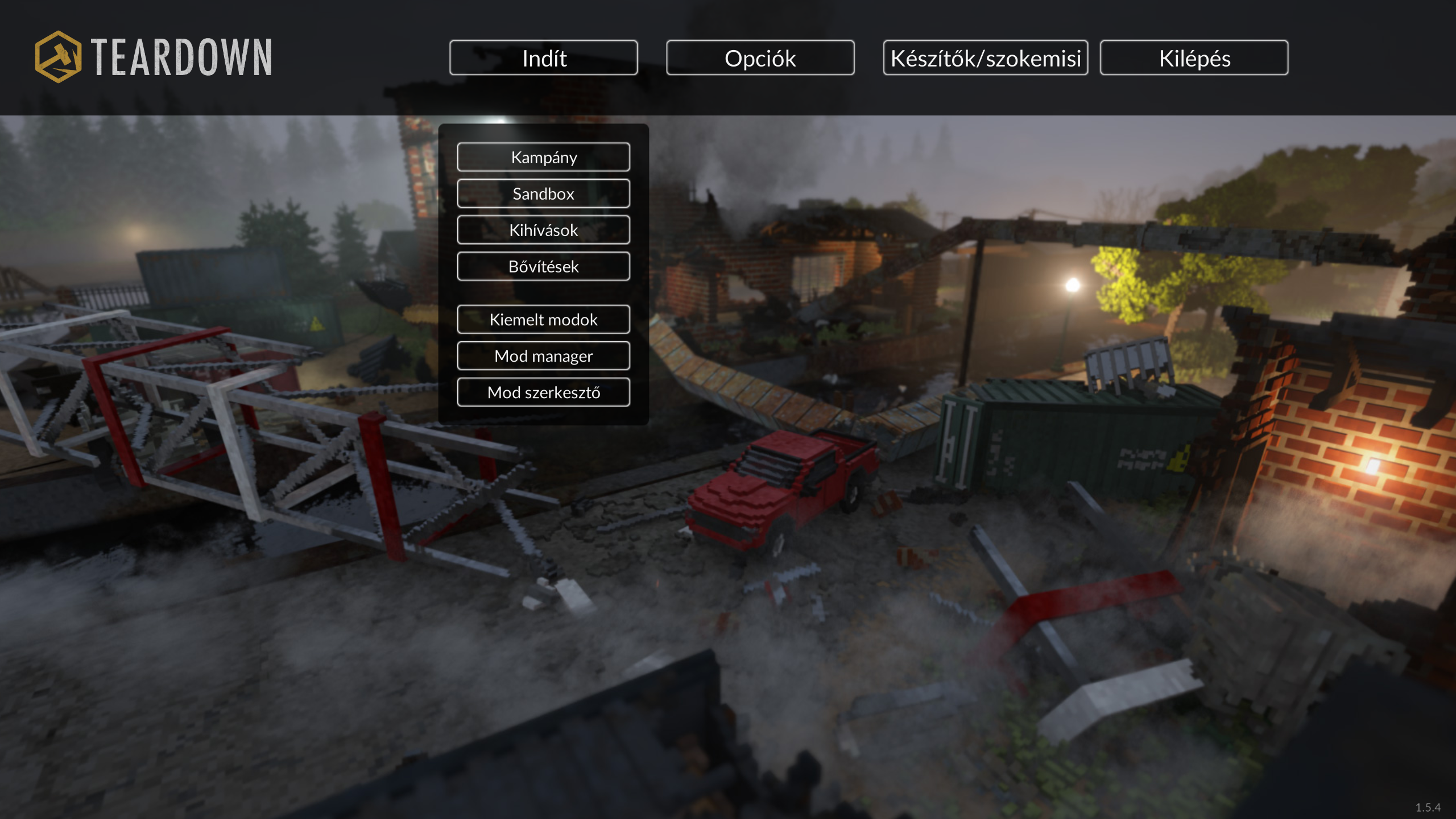Show the Készítők/szokemisi credits
The width and height of the screenshot is (1456, 819).
985,57
